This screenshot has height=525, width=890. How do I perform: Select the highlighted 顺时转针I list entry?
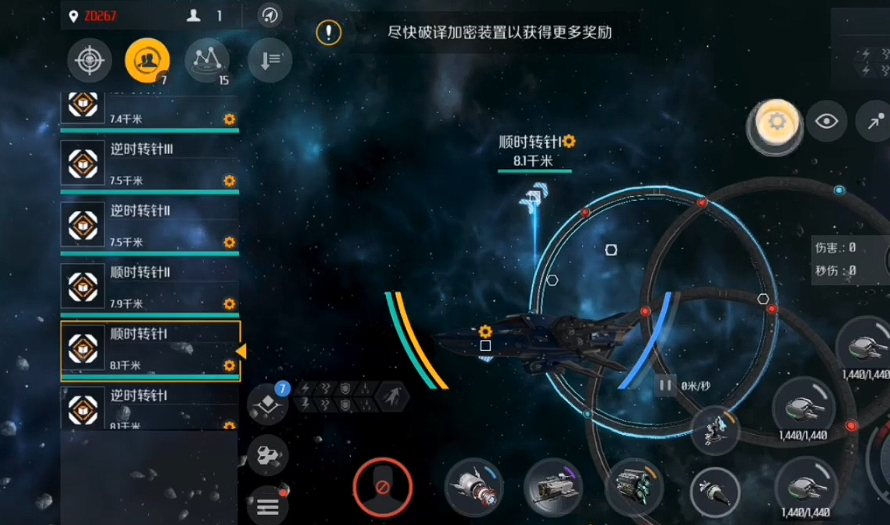click(150, 348)
